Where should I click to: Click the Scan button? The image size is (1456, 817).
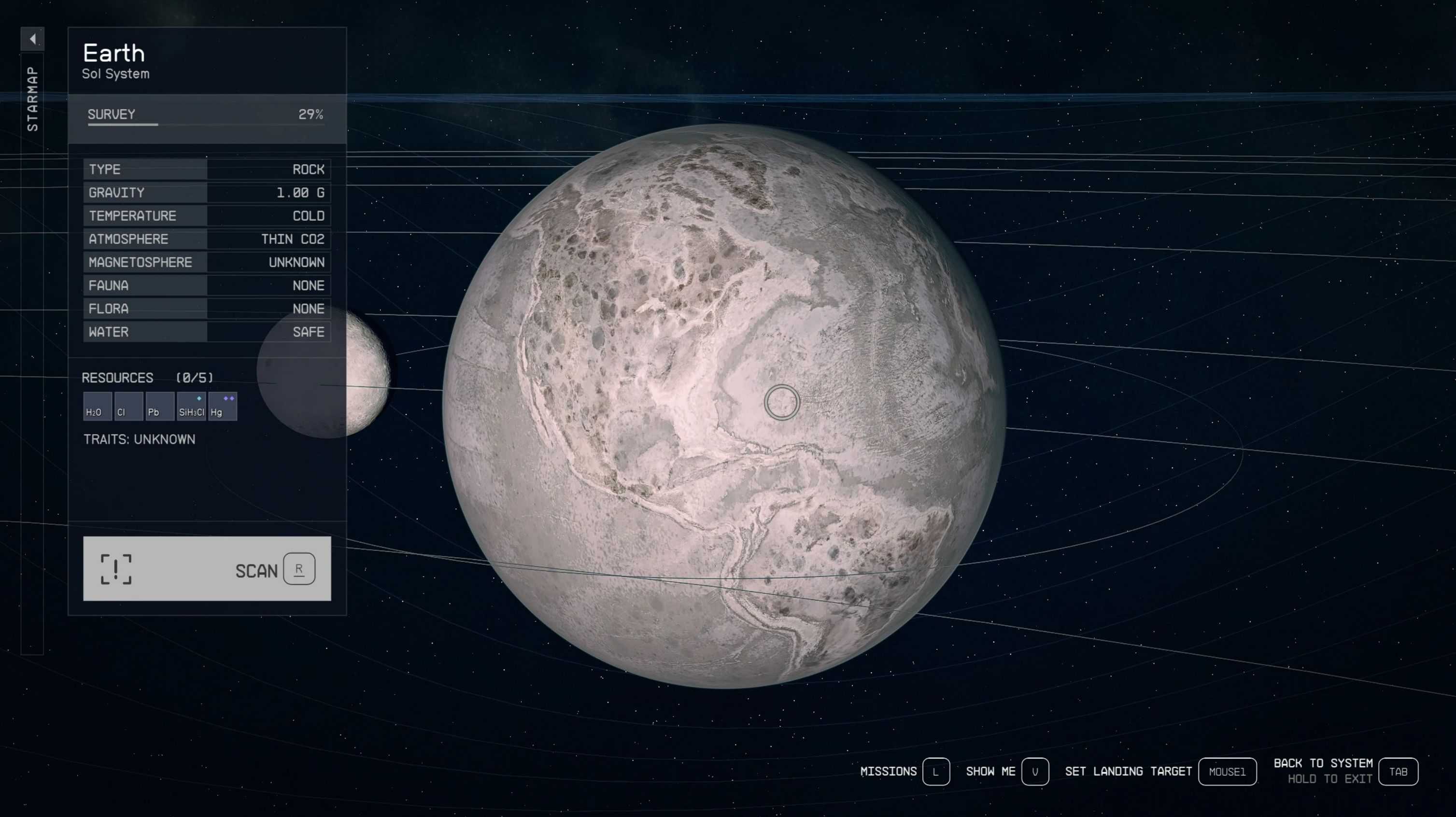pyautogui.click(x=207, y=568)
